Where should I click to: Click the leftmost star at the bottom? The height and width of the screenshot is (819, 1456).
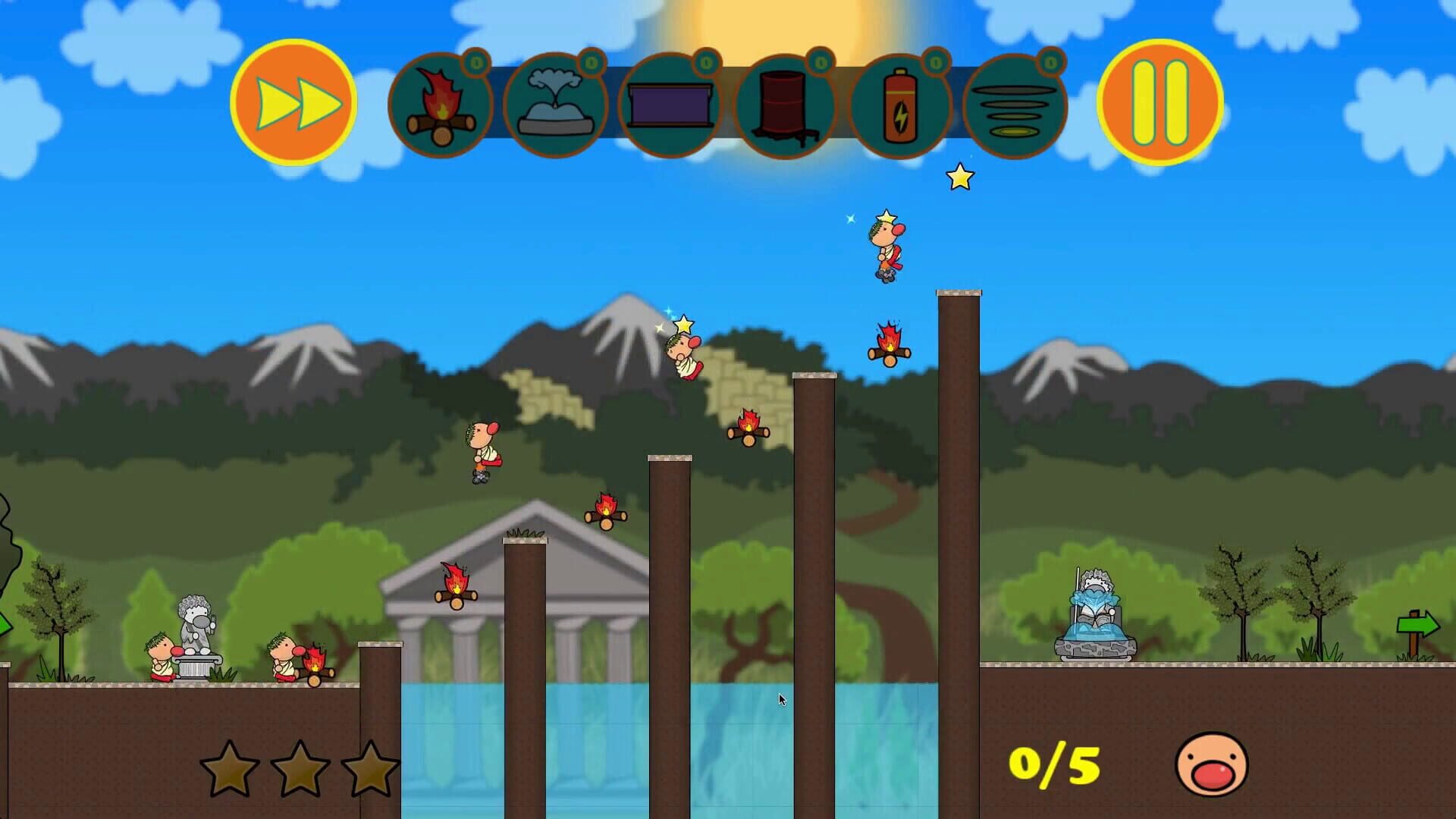point(229,770)
